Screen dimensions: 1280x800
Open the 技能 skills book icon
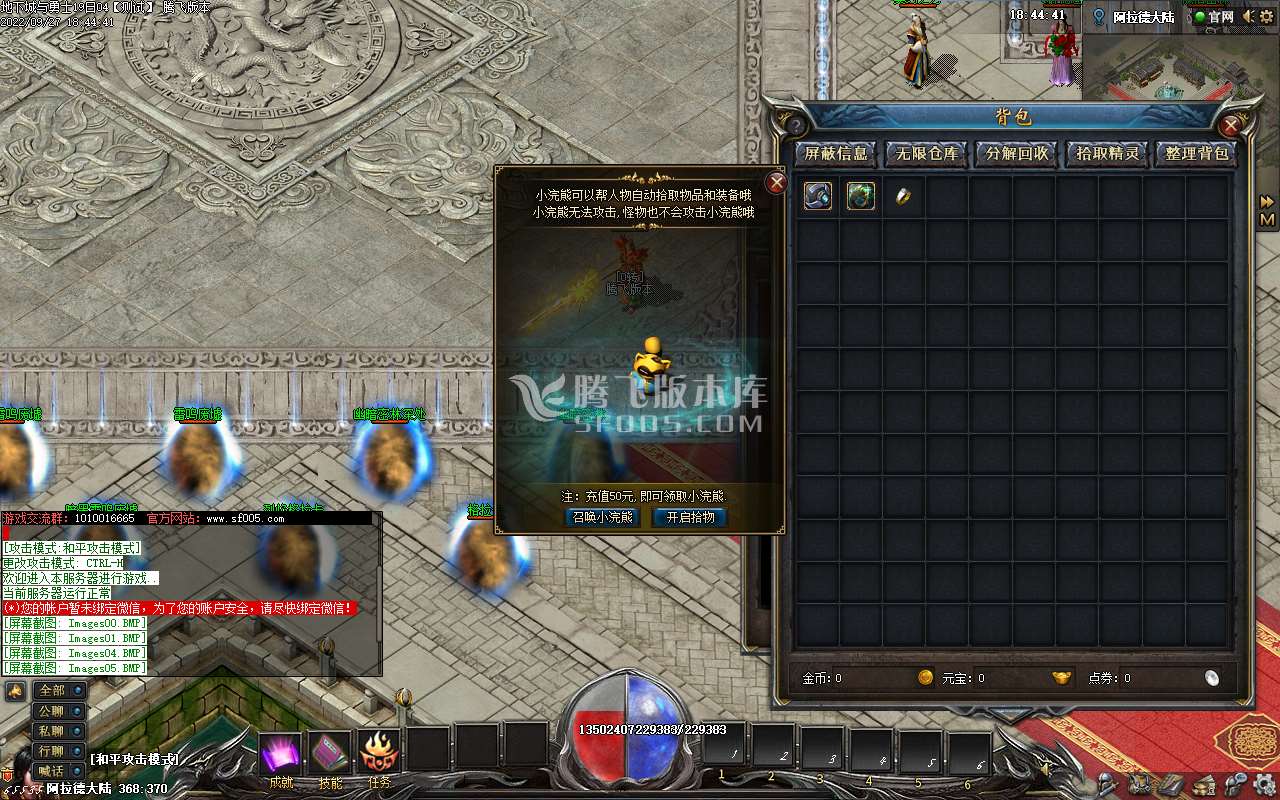[329, 753]
